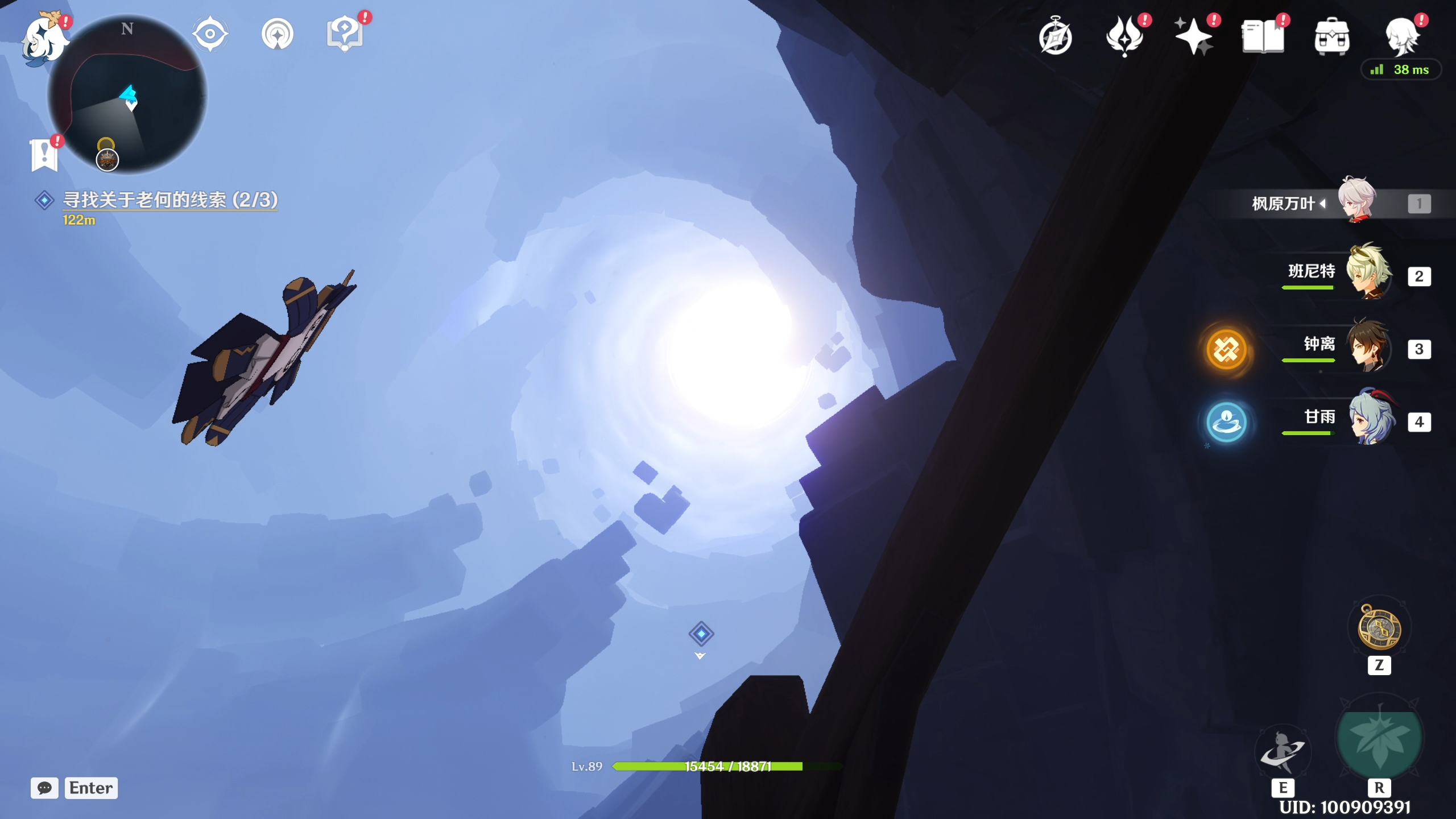
Task: Switch to party member 甘雨
Action: (1368, 419)
